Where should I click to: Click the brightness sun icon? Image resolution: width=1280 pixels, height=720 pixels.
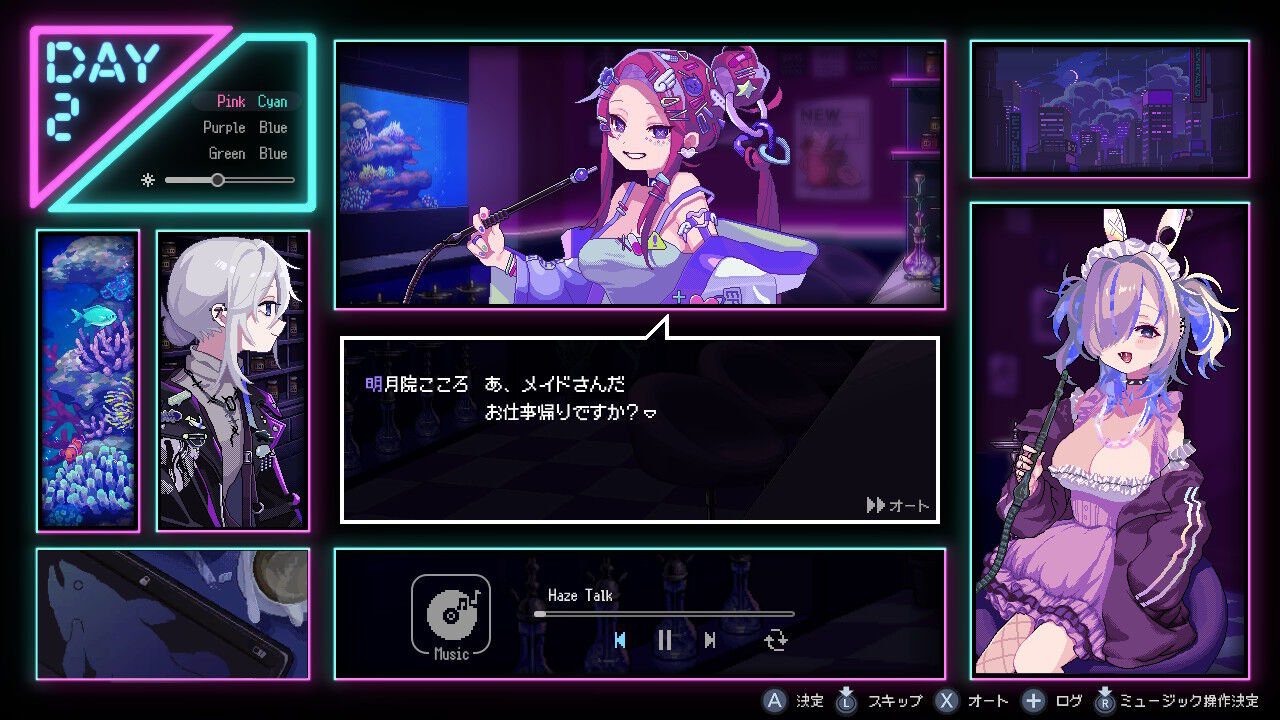point(149,180)
